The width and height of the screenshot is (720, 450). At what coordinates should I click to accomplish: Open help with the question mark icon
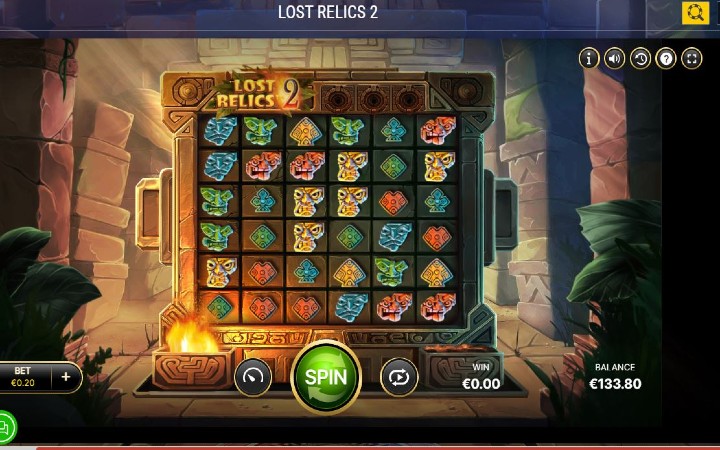click(666, 59)
